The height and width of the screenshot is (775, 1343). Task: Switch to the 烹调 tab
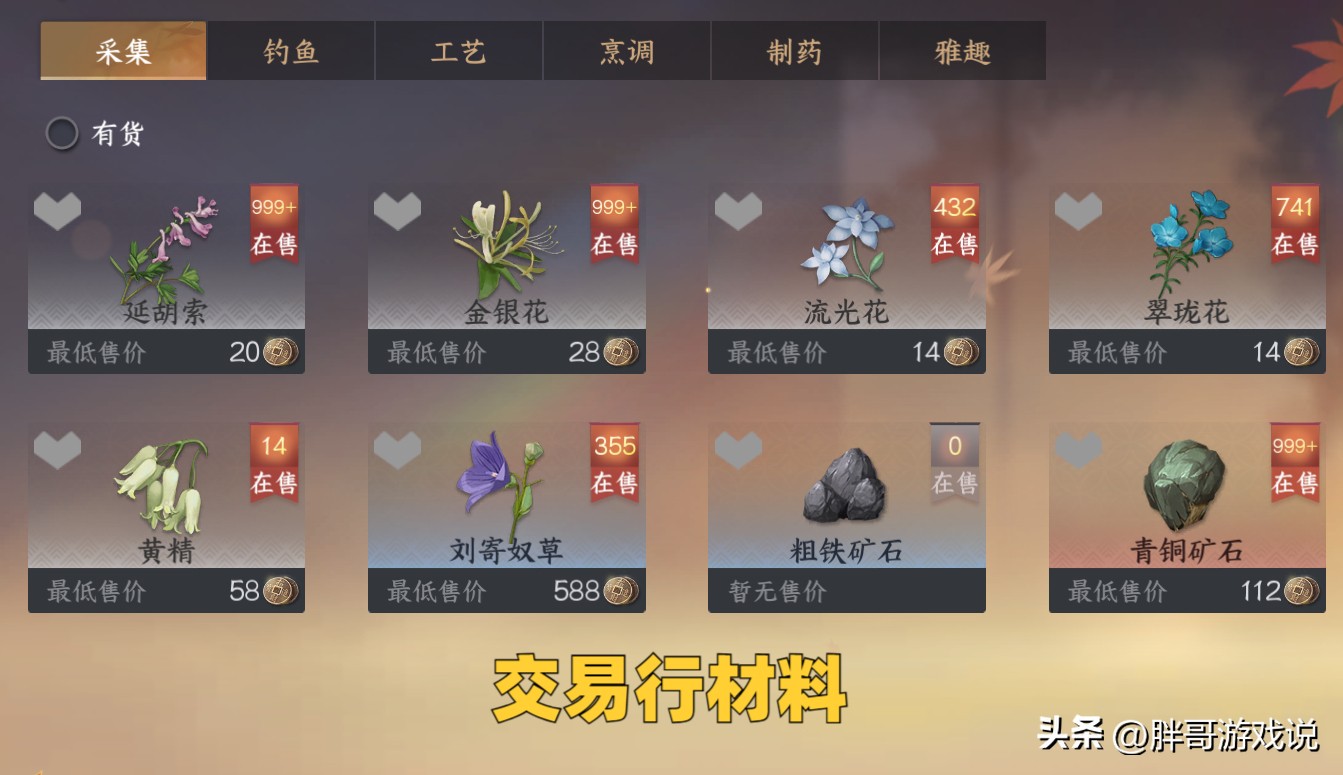click(x=626, y=51)
